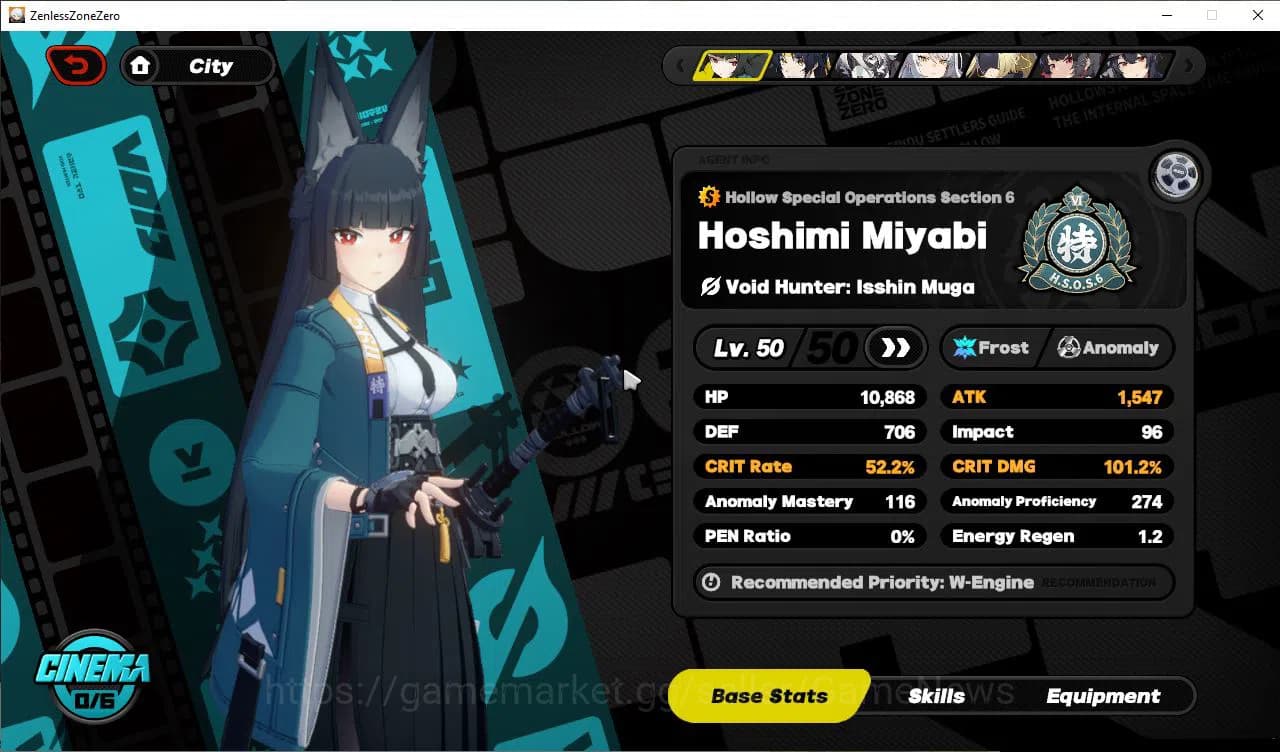This screenshot has height=752, width=1280.
Task: Click the City button
Action: 208,65
